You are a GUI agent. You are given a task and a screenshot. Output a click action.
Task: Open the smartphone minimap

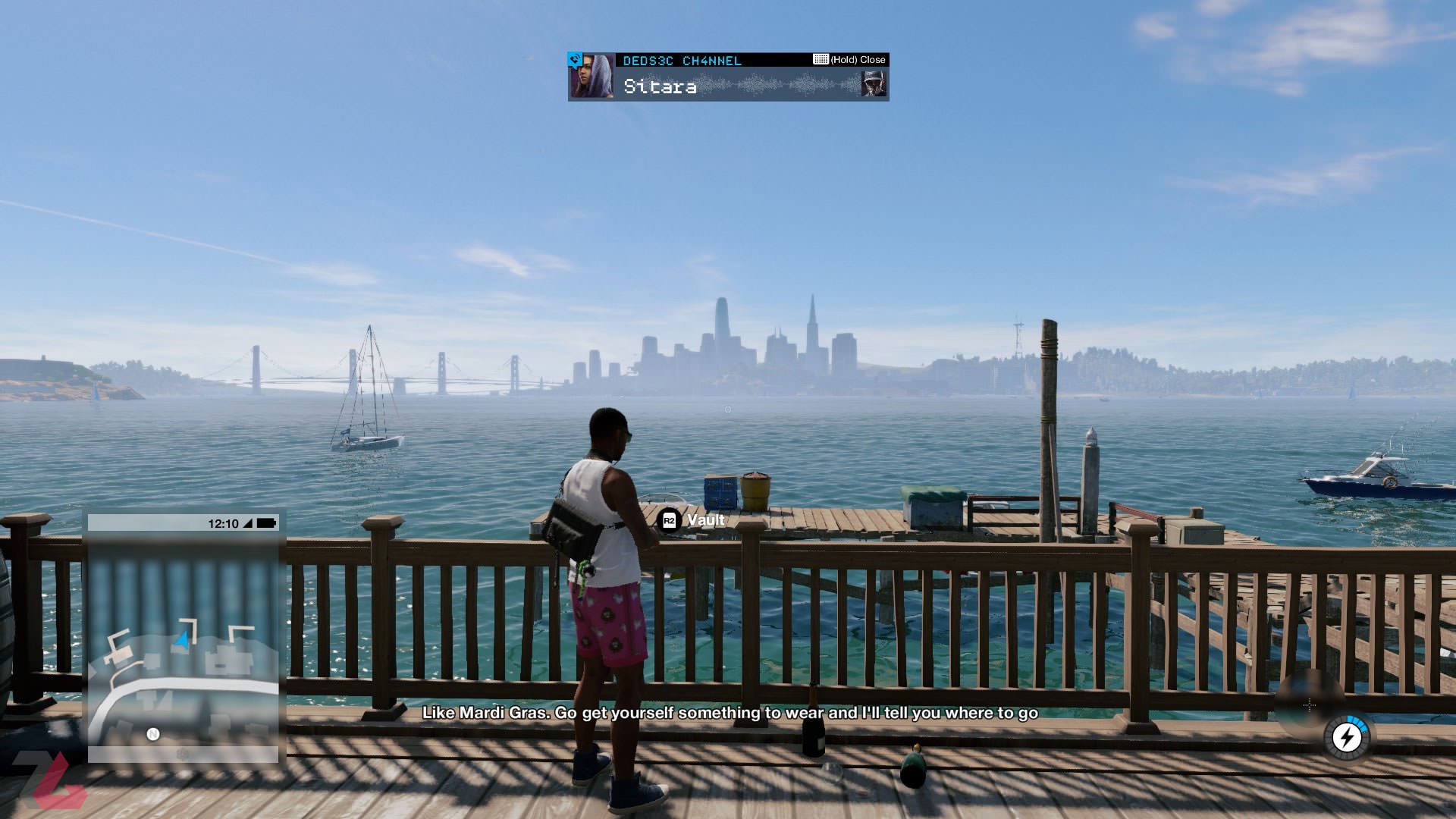point(183,637)
